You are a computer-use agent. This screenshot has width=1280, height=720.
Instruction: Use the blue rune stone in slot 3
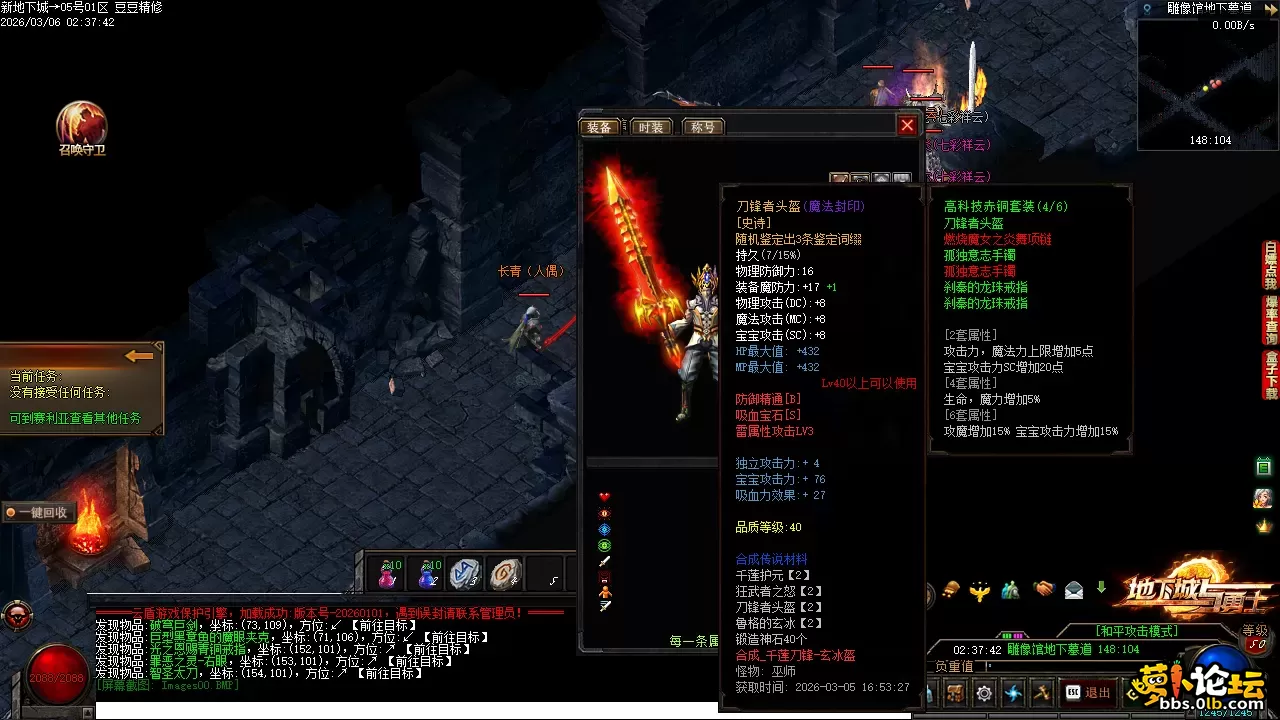click(x=465, y=574)
